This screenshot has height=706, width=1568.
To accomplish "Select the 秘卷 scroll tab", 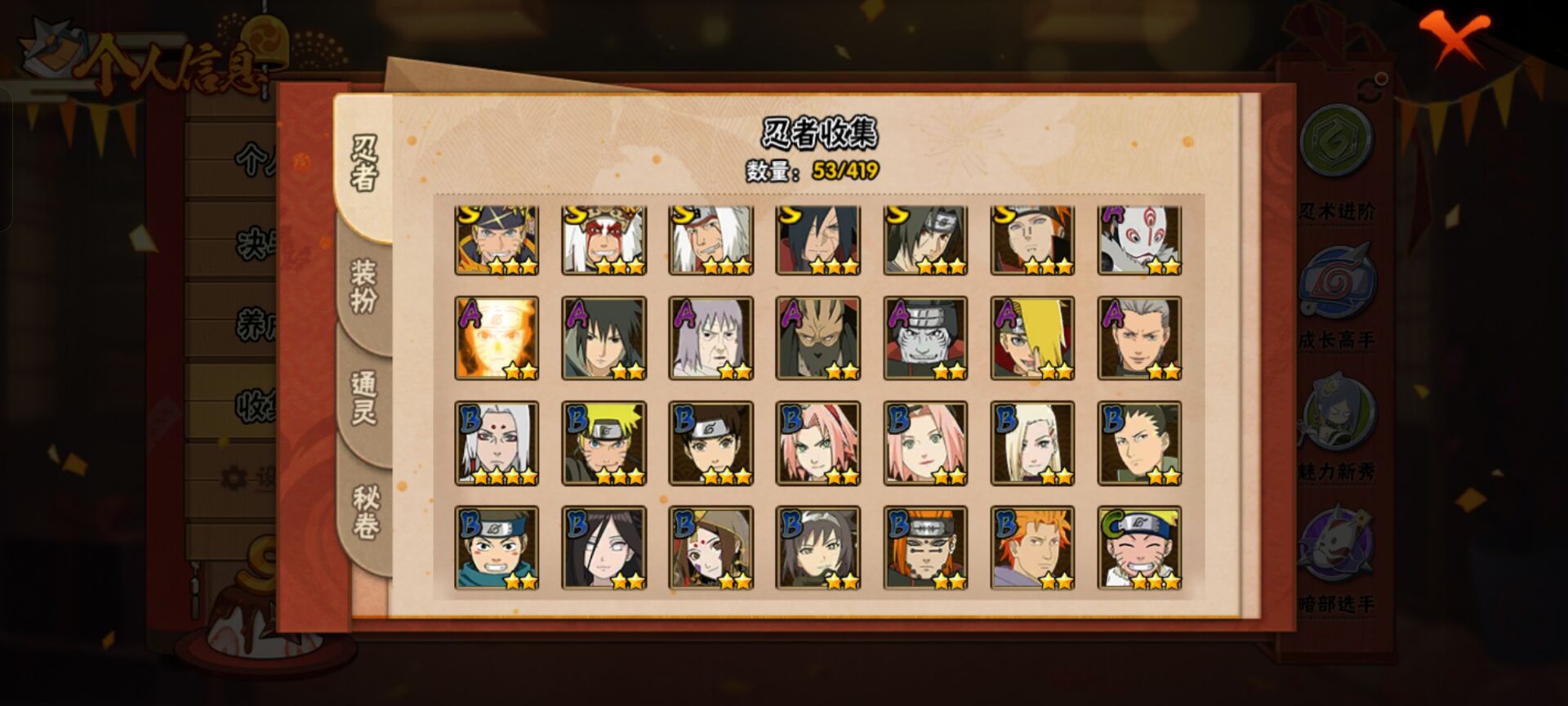I will coord(365,512).
